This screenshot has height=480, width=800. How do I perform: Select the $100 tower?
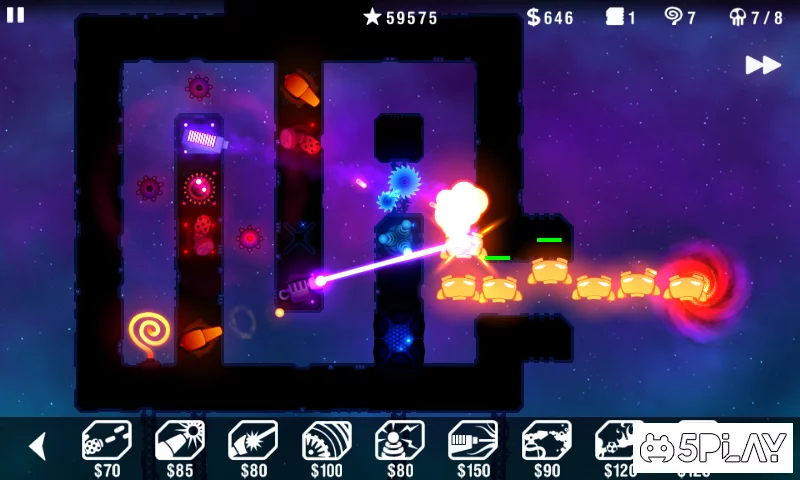click(x=326, y=442)
